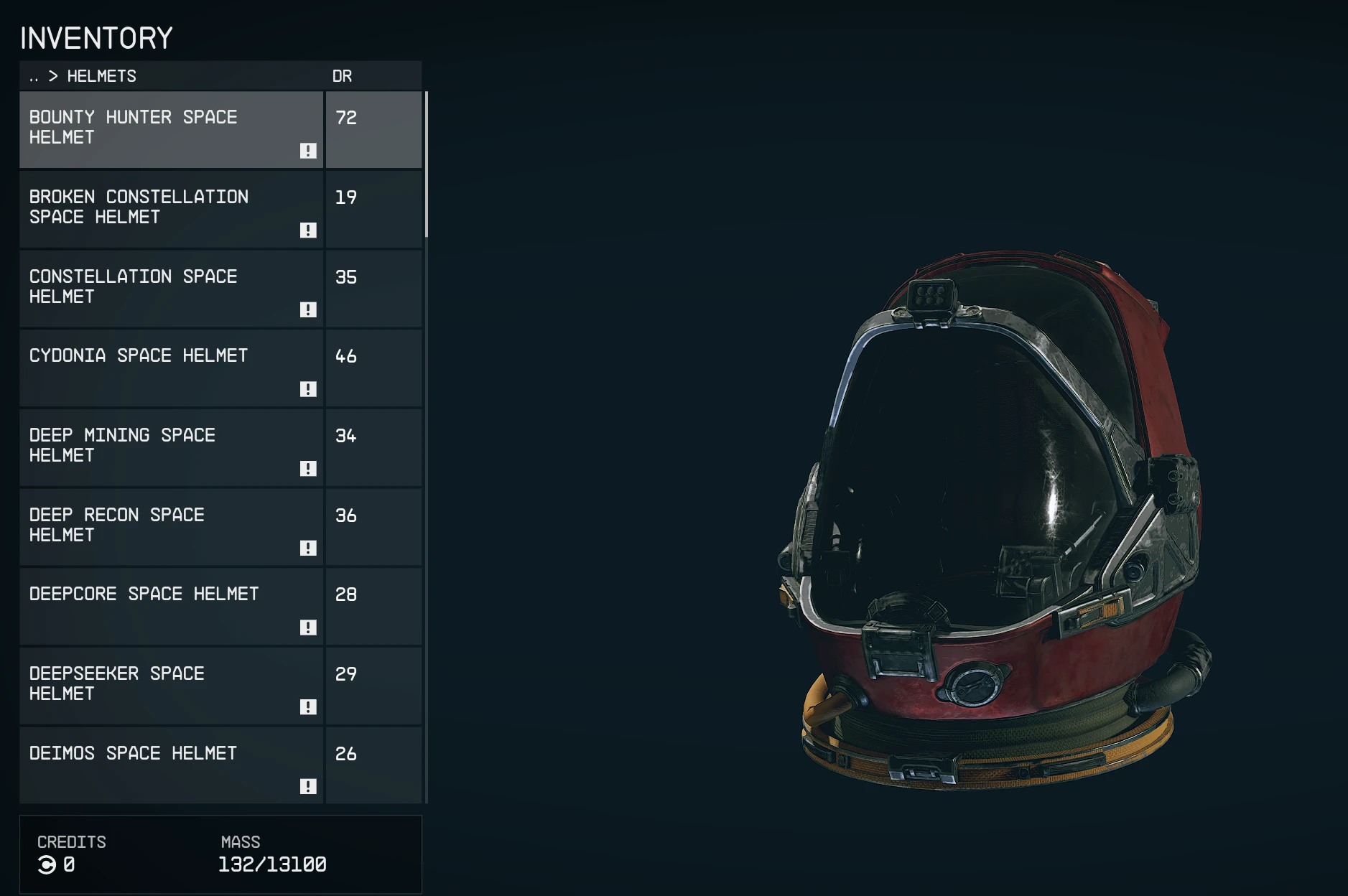
Task: Click the new-item badge on Bounty Hunter Space Helmet
Action: click(x=309, y=151)
